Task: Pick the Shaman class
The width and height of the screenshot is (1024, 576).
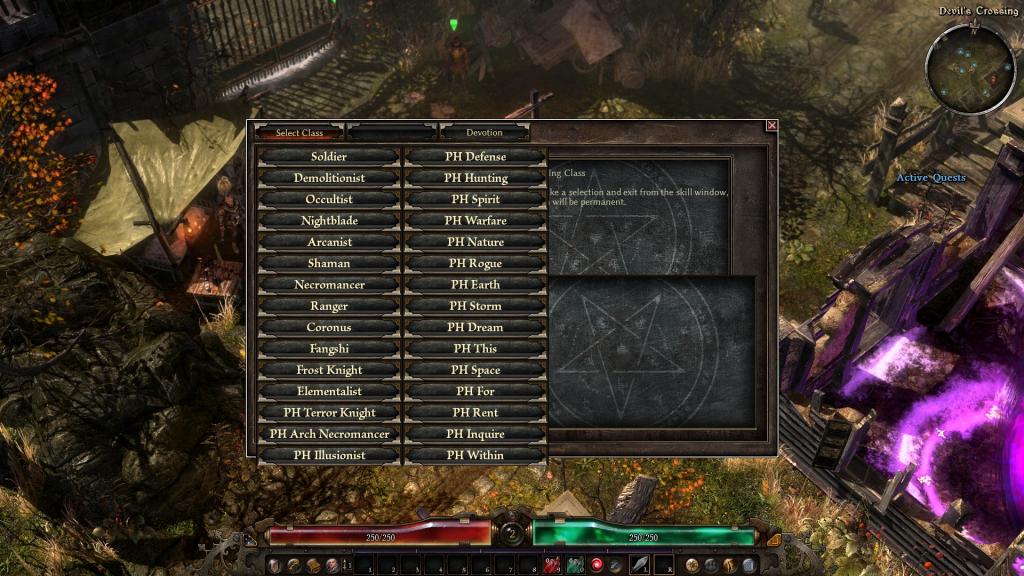Action: pyautogui.click(x=329, y=263)
